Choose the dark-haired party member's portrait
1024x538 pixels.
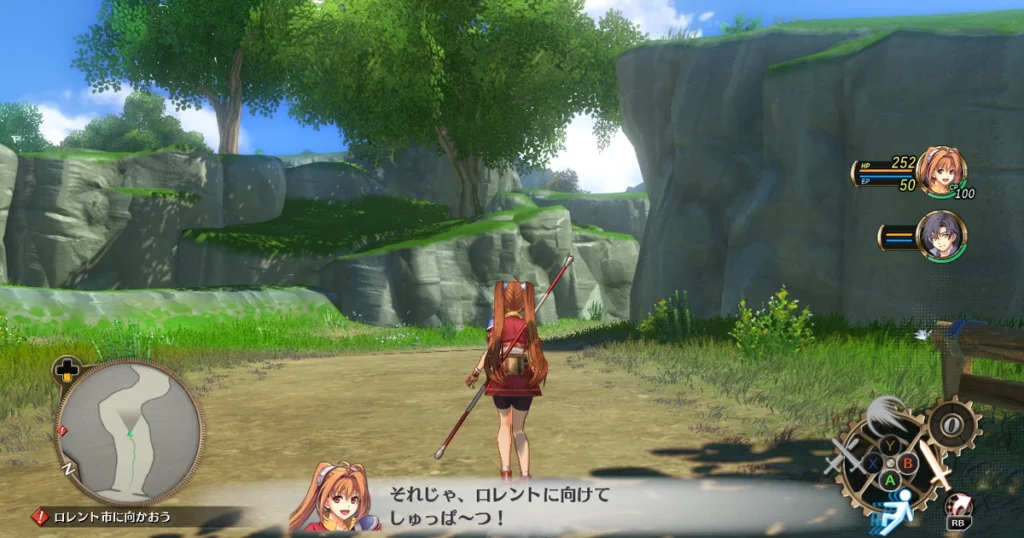(940, 234)
